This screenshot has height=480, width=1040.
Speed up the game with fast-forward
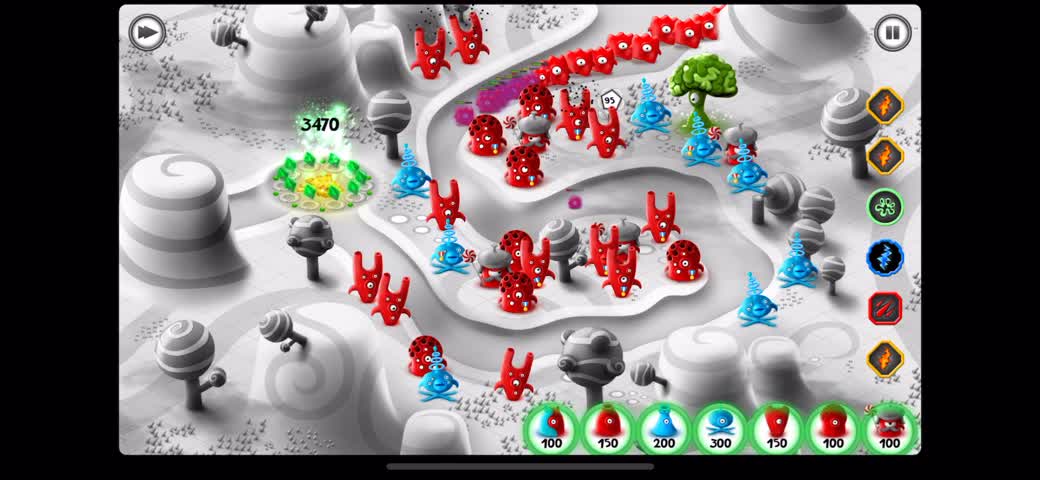tap(147, 32)
